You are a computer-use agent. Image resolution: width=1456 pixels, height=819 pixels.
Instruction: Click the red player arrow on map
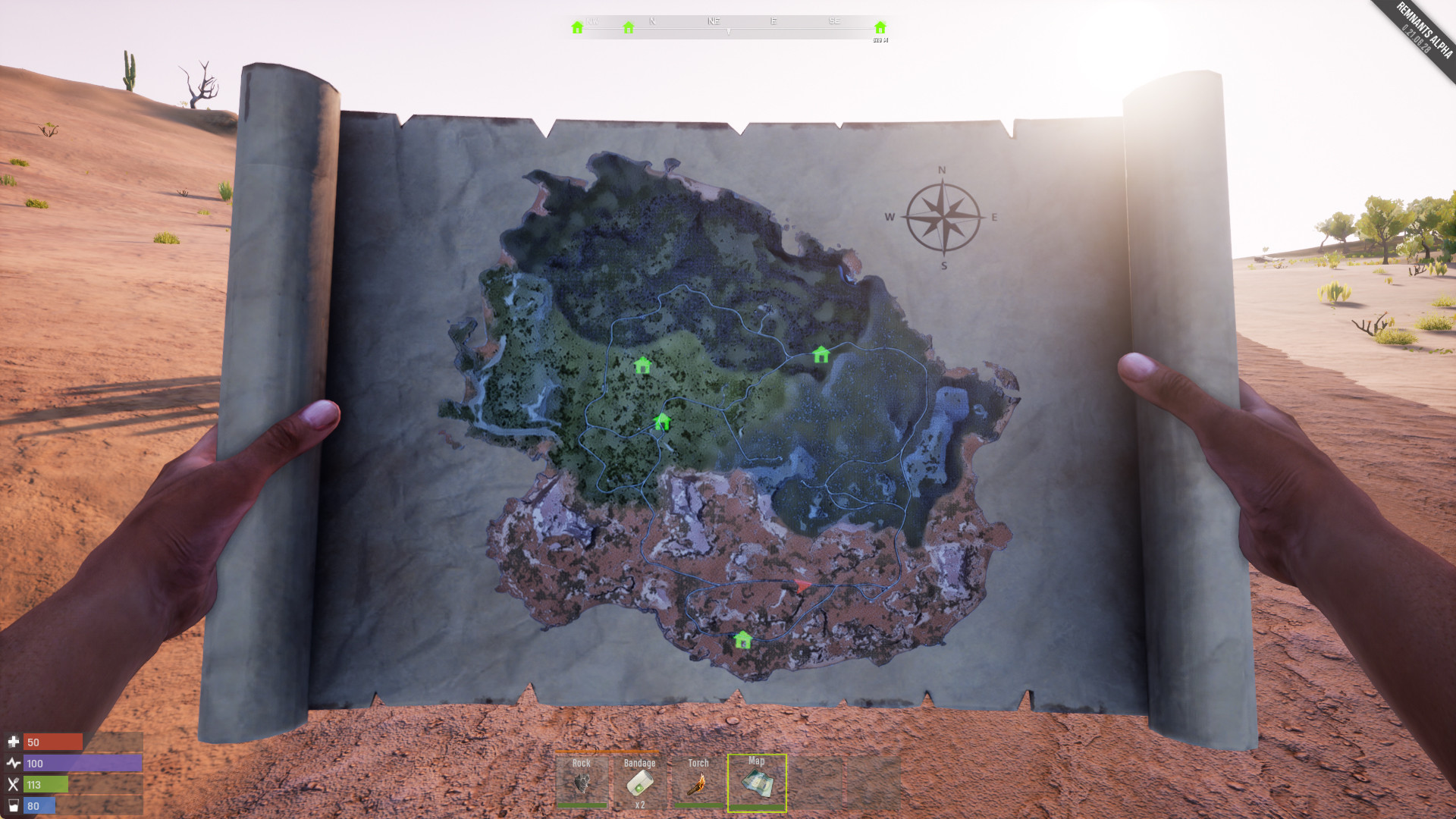803,585
